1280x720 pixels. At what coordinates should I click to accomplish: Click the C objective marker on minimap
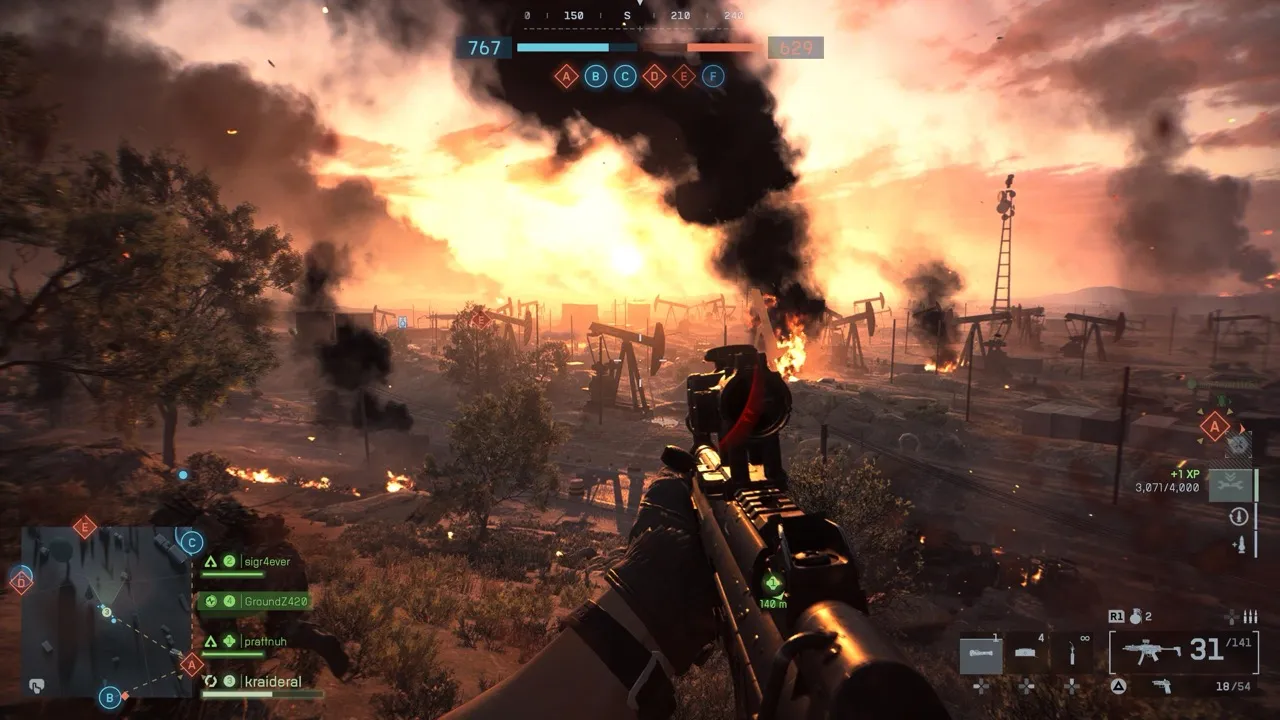[190, 542]
